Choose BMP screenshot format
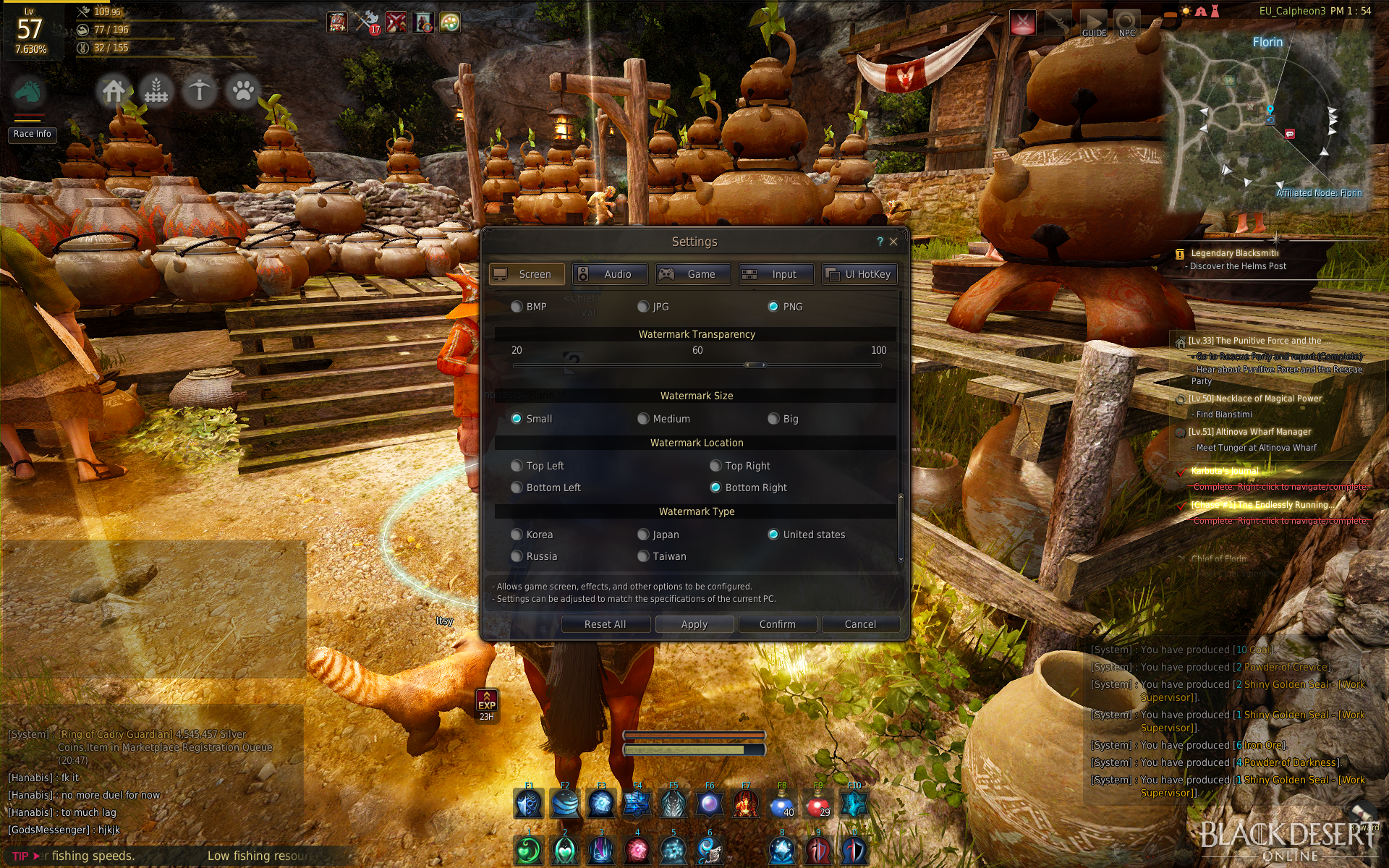Image resolution: width=1389 pixels, height=868 pixels. click(x=517, y=307)
